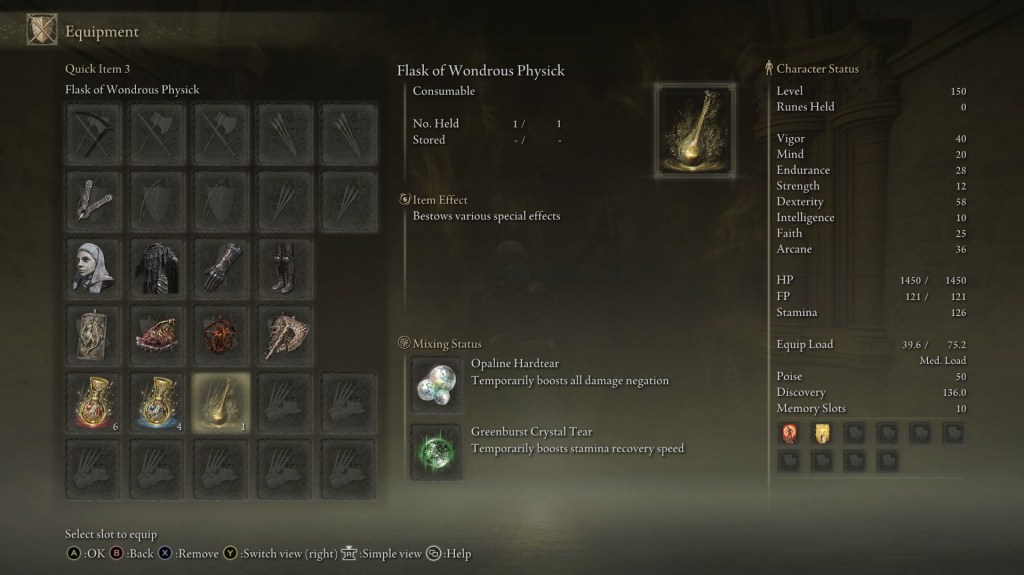1024x575 pixels.
Task: Select the blue Cerulean Tears flask slot
Action: click(157, 401)
